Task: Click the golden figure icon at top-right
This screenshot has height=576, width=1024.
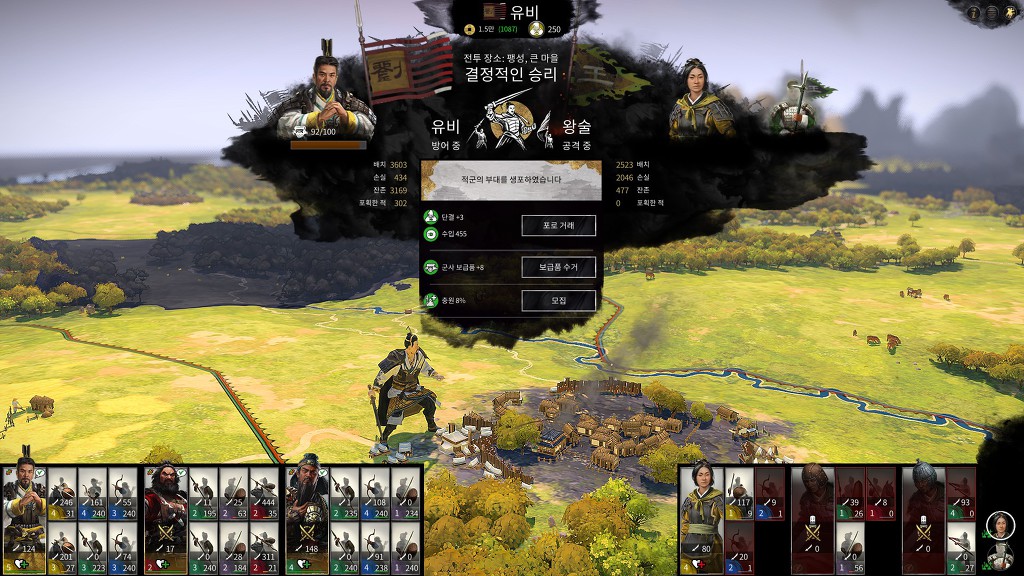Action: click(1009, 13)
